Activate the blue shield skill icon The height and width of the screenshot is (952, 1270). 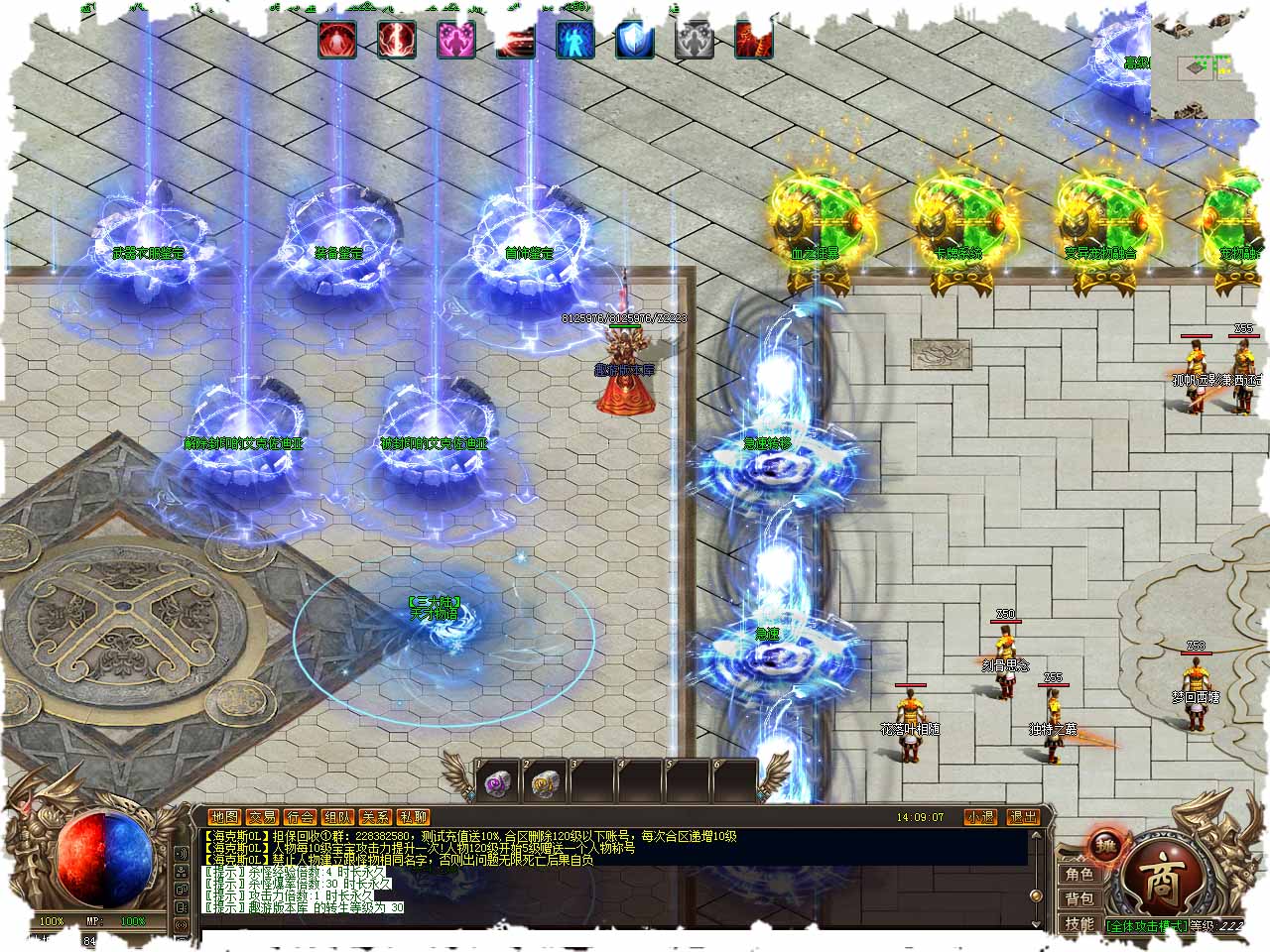(635, 40)
